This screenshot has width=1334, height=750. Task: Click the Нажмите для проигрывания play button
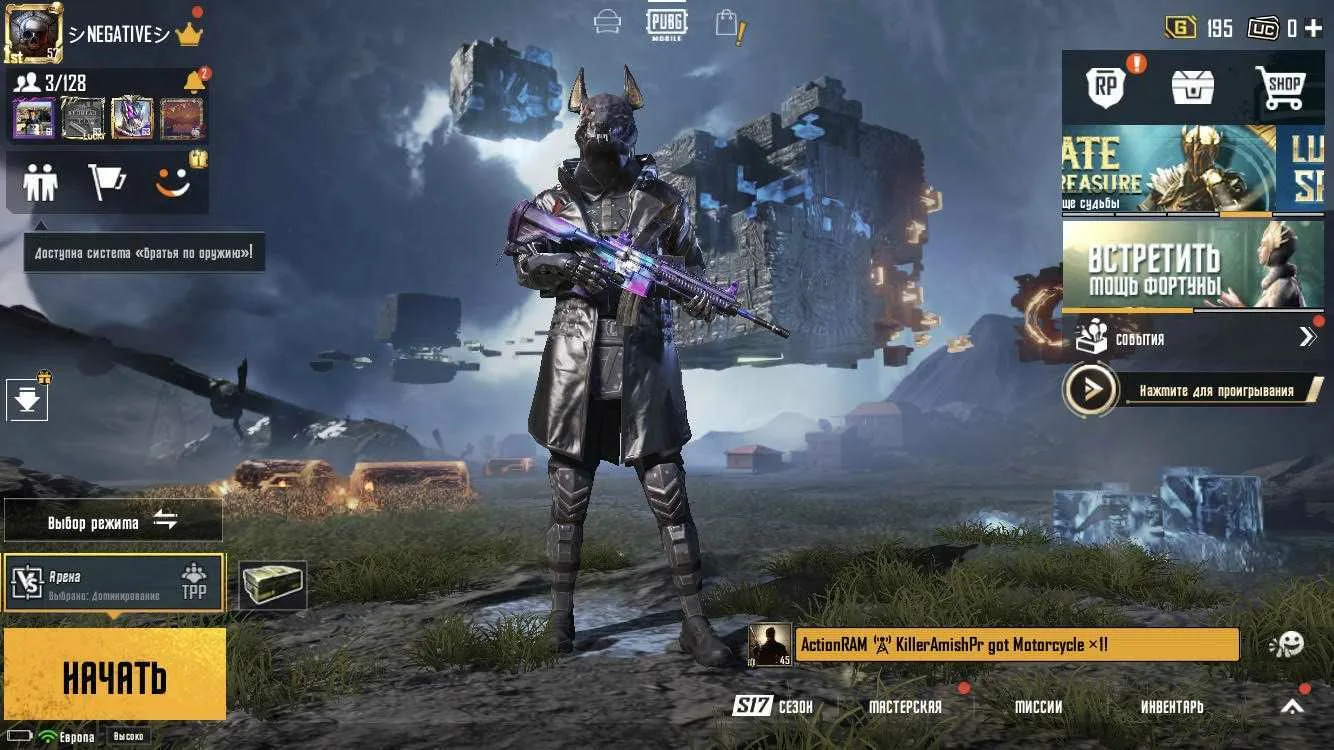click(x=1091, y=390)
